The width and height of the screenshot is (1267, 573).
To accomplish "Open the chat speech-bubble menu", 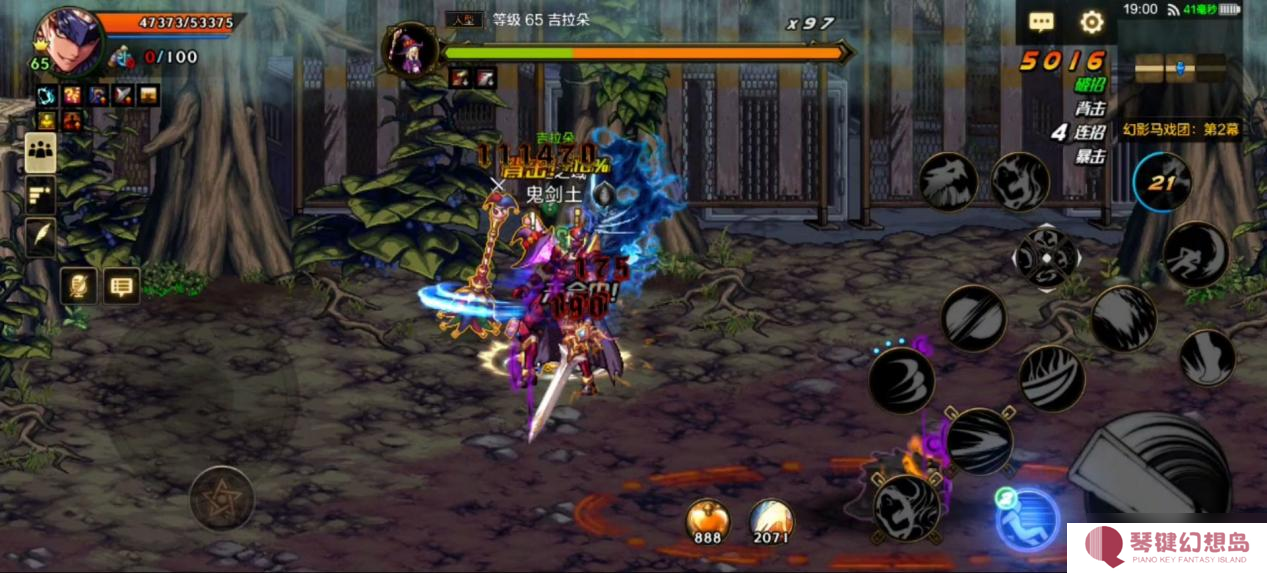I will pos(1041,22).
